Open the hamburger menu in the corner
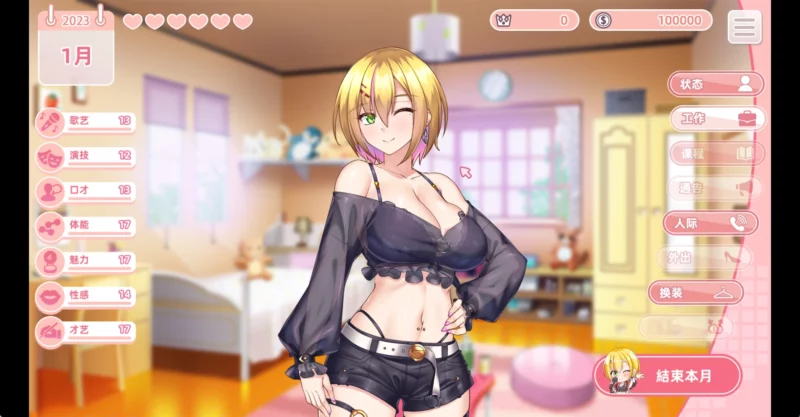The image size is (800, 417). point(744,27)
